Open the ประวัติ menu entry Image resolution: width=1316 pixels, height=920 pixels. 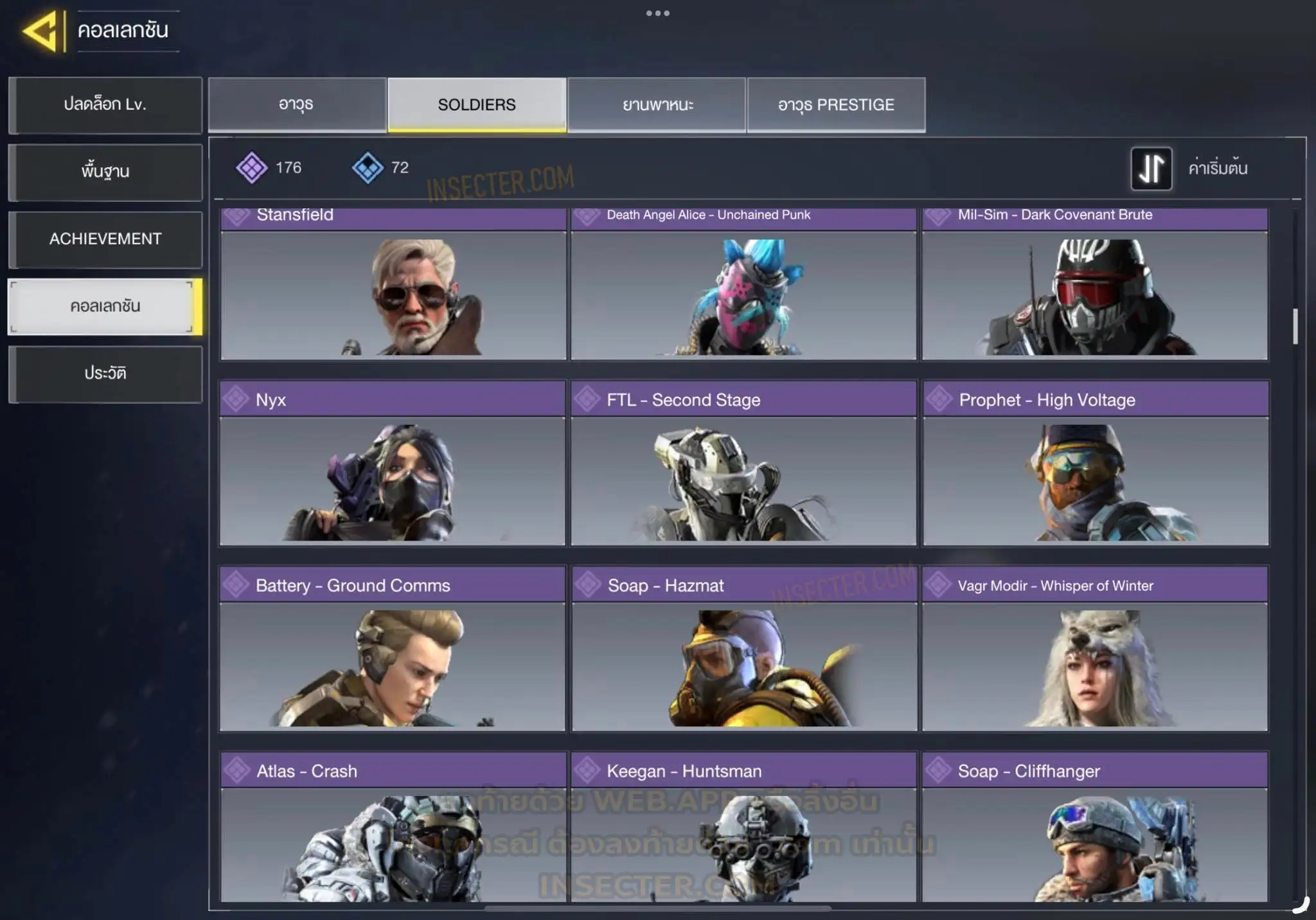[x=105, y=374]
